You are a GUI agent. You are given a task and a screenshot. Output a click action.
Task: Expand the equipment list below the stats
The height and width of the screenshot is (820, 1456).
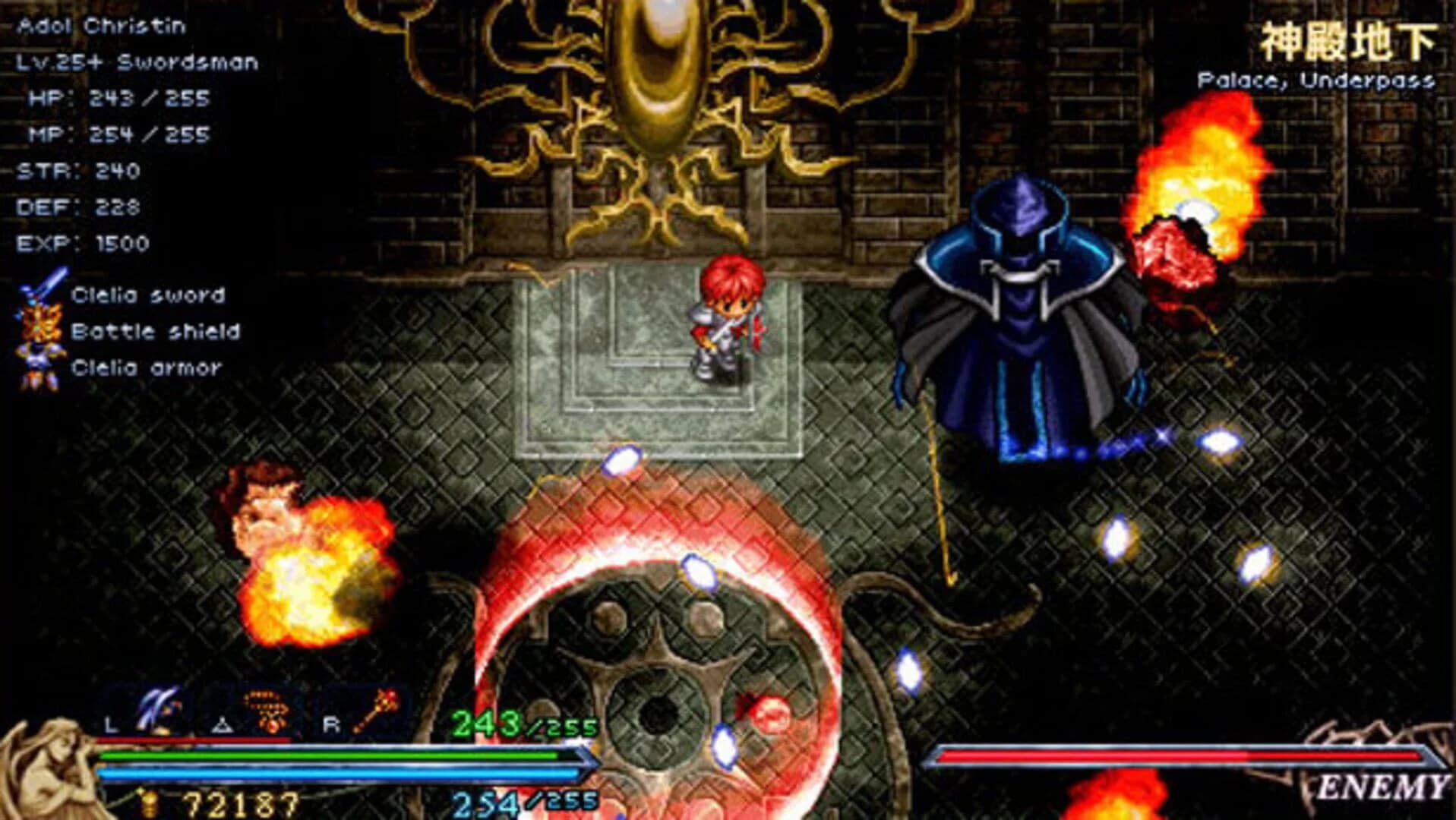tap(144, 330)
